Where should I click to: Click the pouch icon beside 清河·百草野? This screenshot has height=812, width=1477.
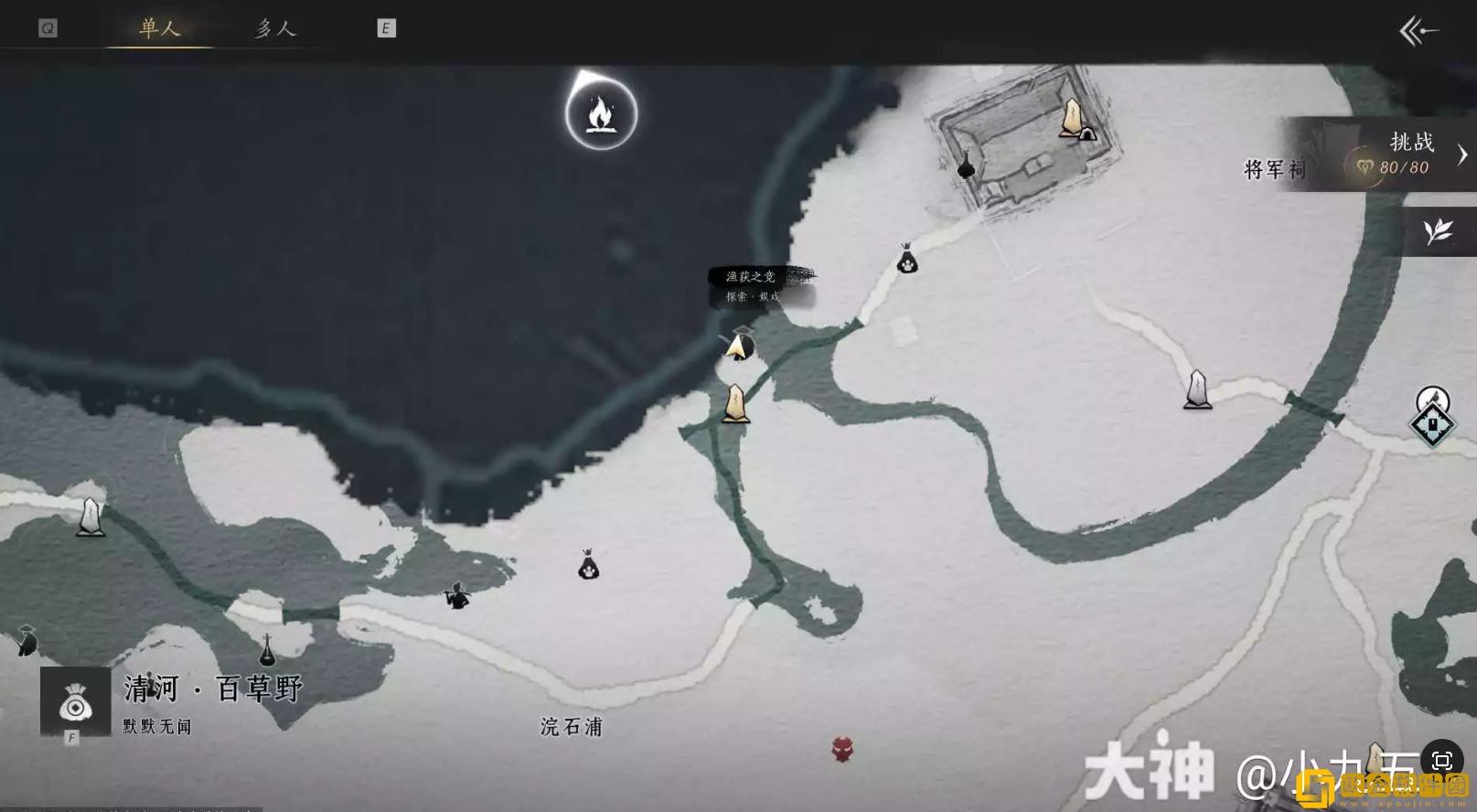[73, 702]
